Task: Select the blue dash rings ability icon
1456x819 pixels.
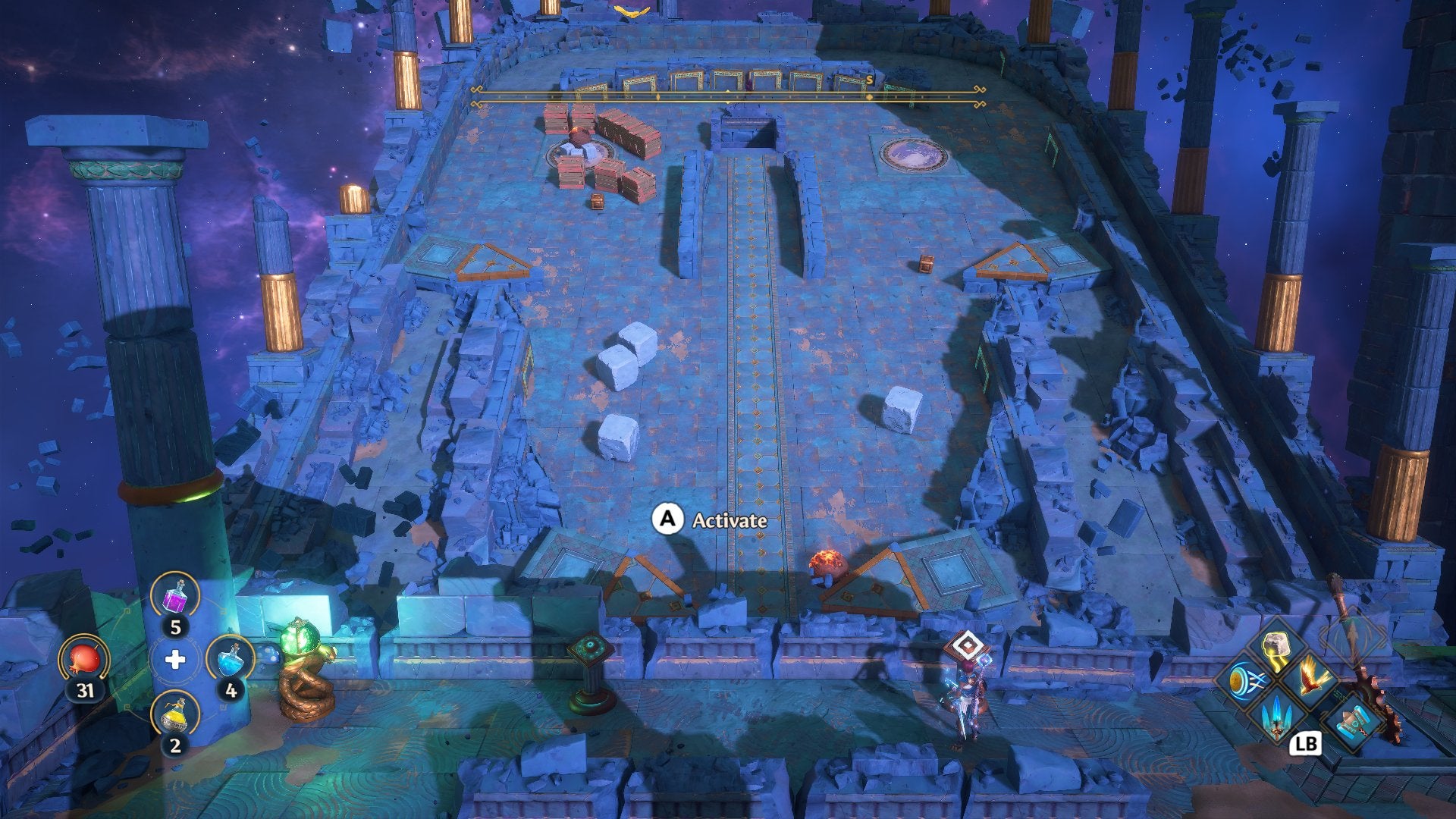Action: 1247,679
